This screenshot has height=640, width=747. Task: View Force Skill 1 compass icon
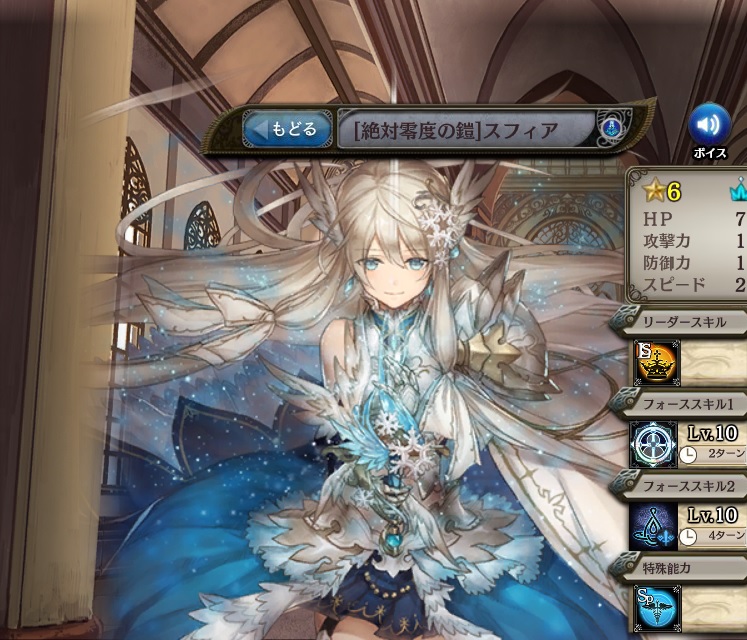coord(655,445)
